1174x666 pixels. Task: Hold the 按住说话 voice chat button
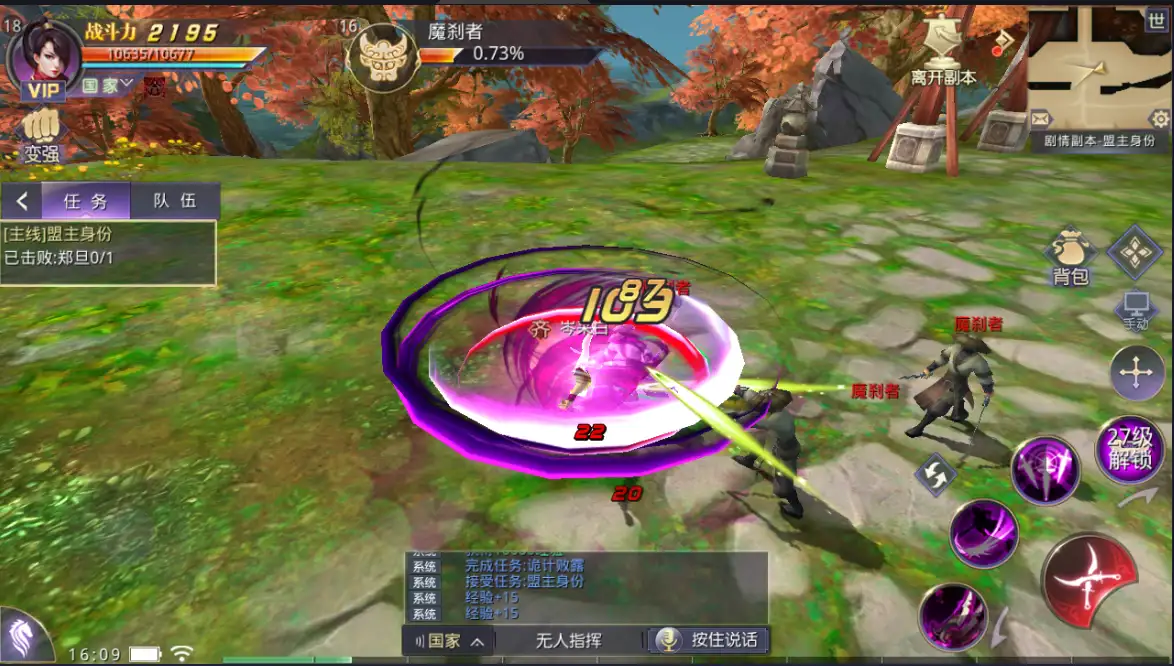[709, 640]
